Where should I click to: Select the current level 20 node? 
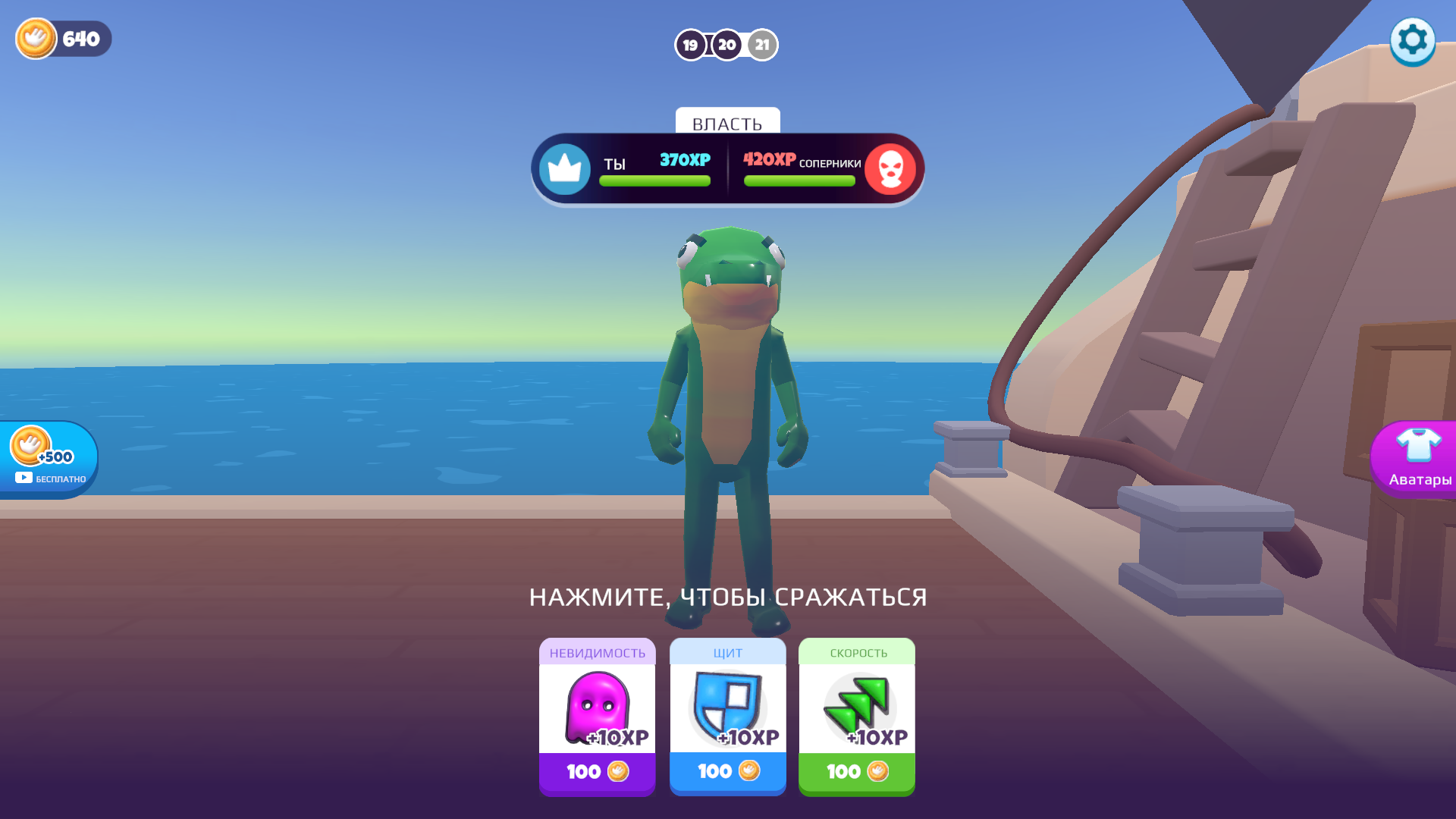[726, 45]
